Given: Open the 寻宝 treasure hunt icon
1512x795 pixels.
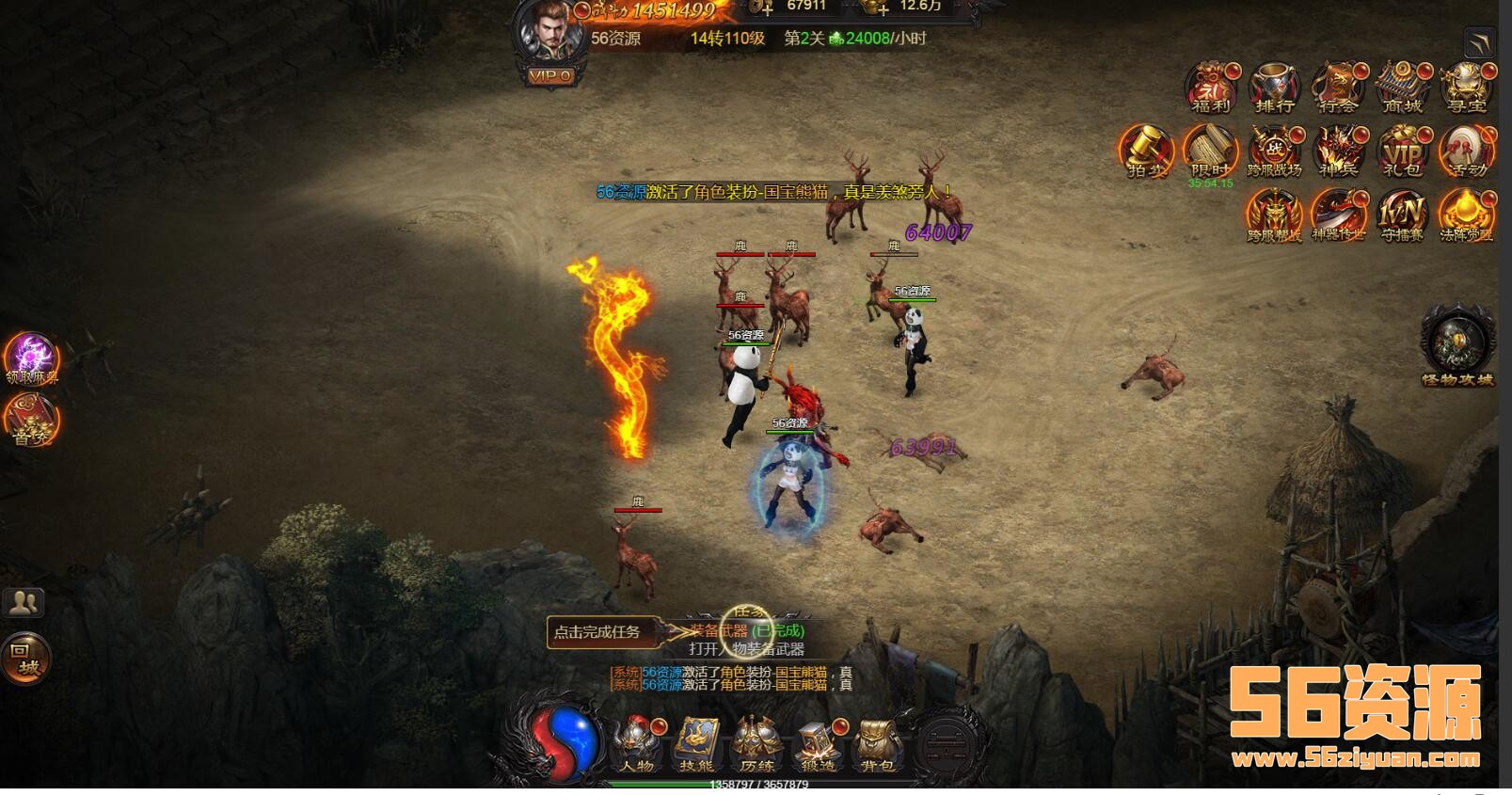Looking at the screenshot, I should pos(1465,87).
